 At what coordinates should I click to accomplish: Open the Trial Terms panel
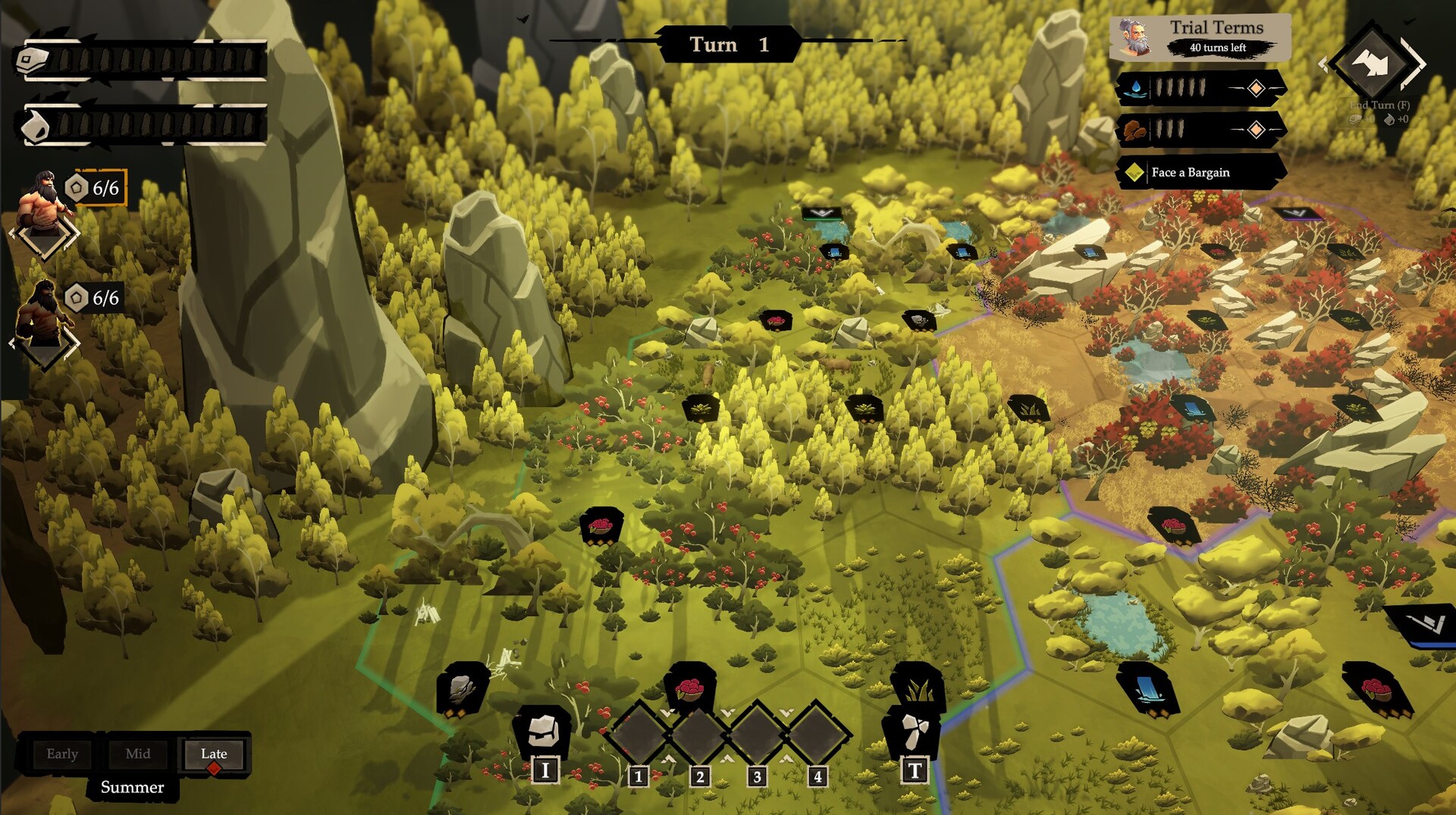click(1200, 36)
